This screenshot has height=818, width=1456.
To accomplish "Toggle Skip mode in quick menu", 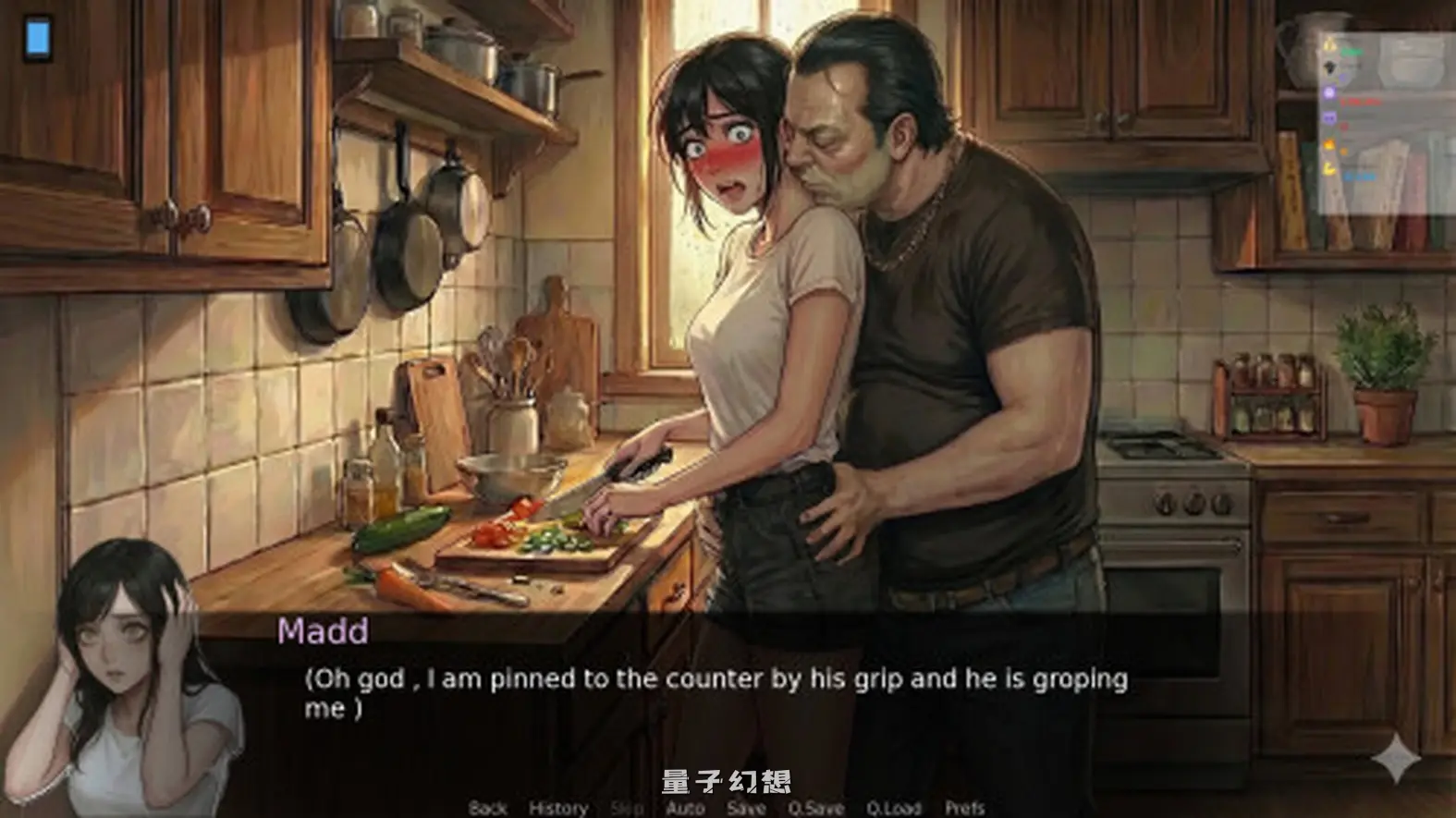I will (627, 807).
